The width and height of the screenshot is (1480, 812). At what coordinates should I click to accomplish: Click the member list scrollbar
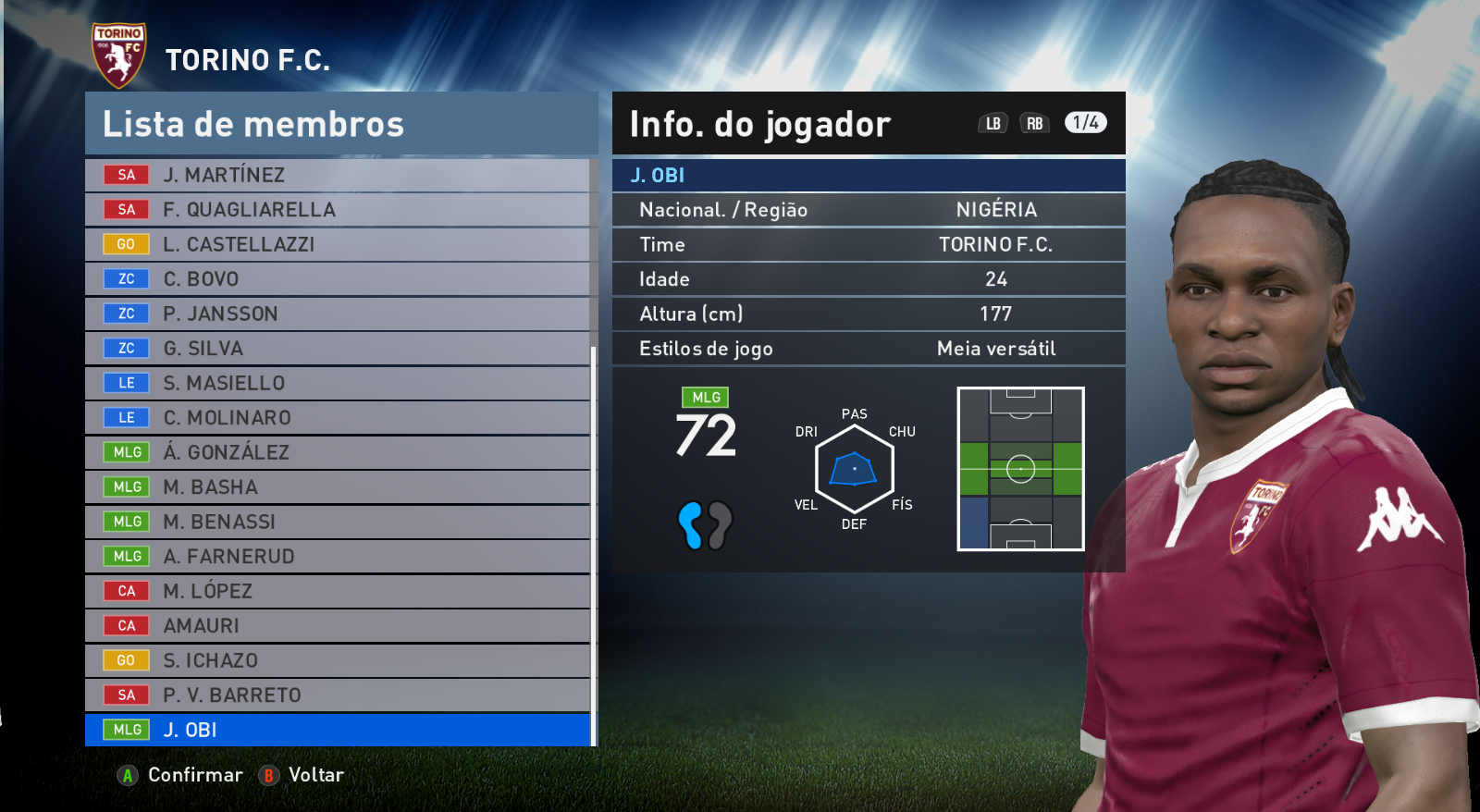(x=593, y=546)
